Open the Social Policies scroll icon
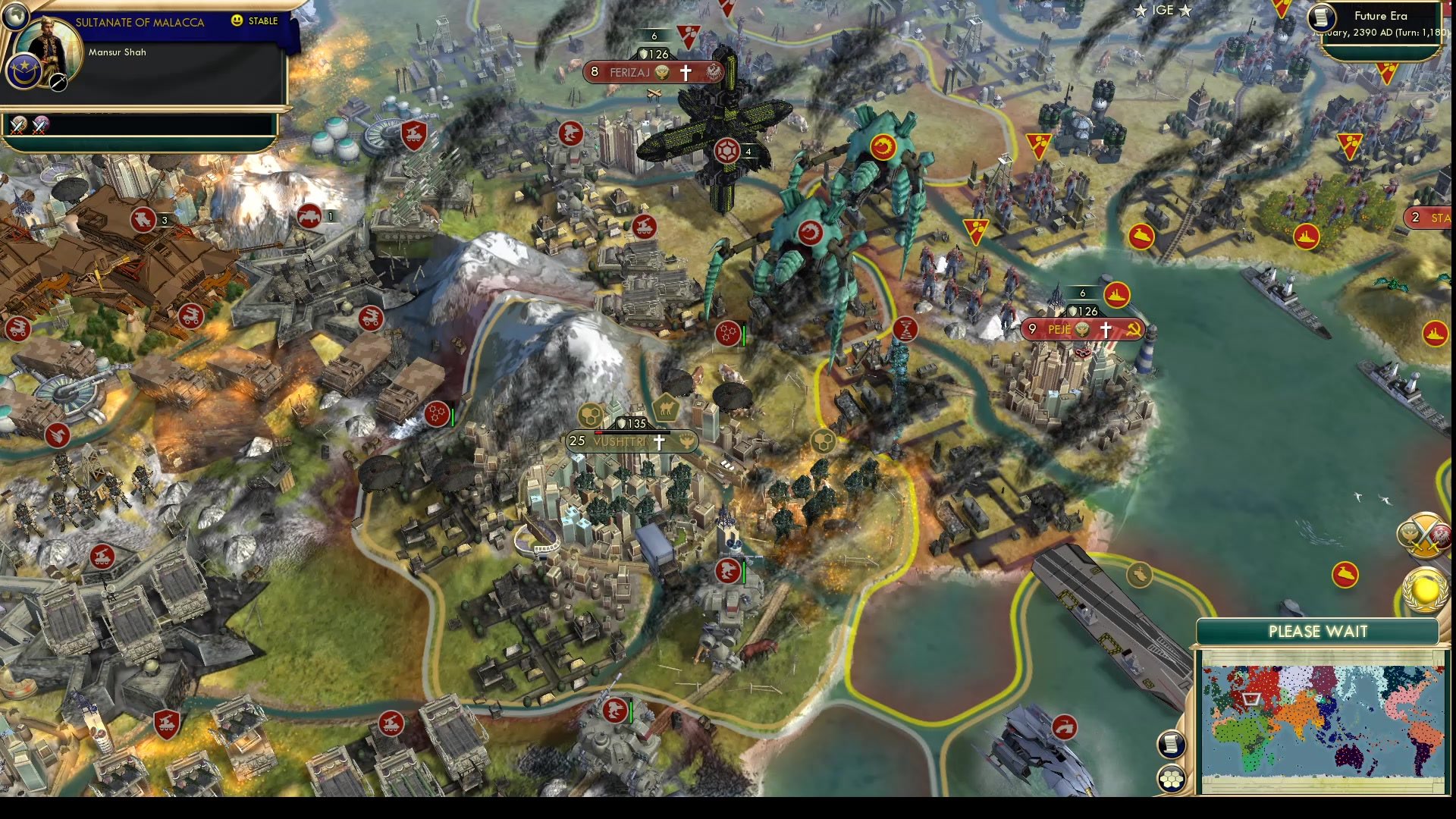Viewport: 1456px width, 819px height. click(1171, 745)
